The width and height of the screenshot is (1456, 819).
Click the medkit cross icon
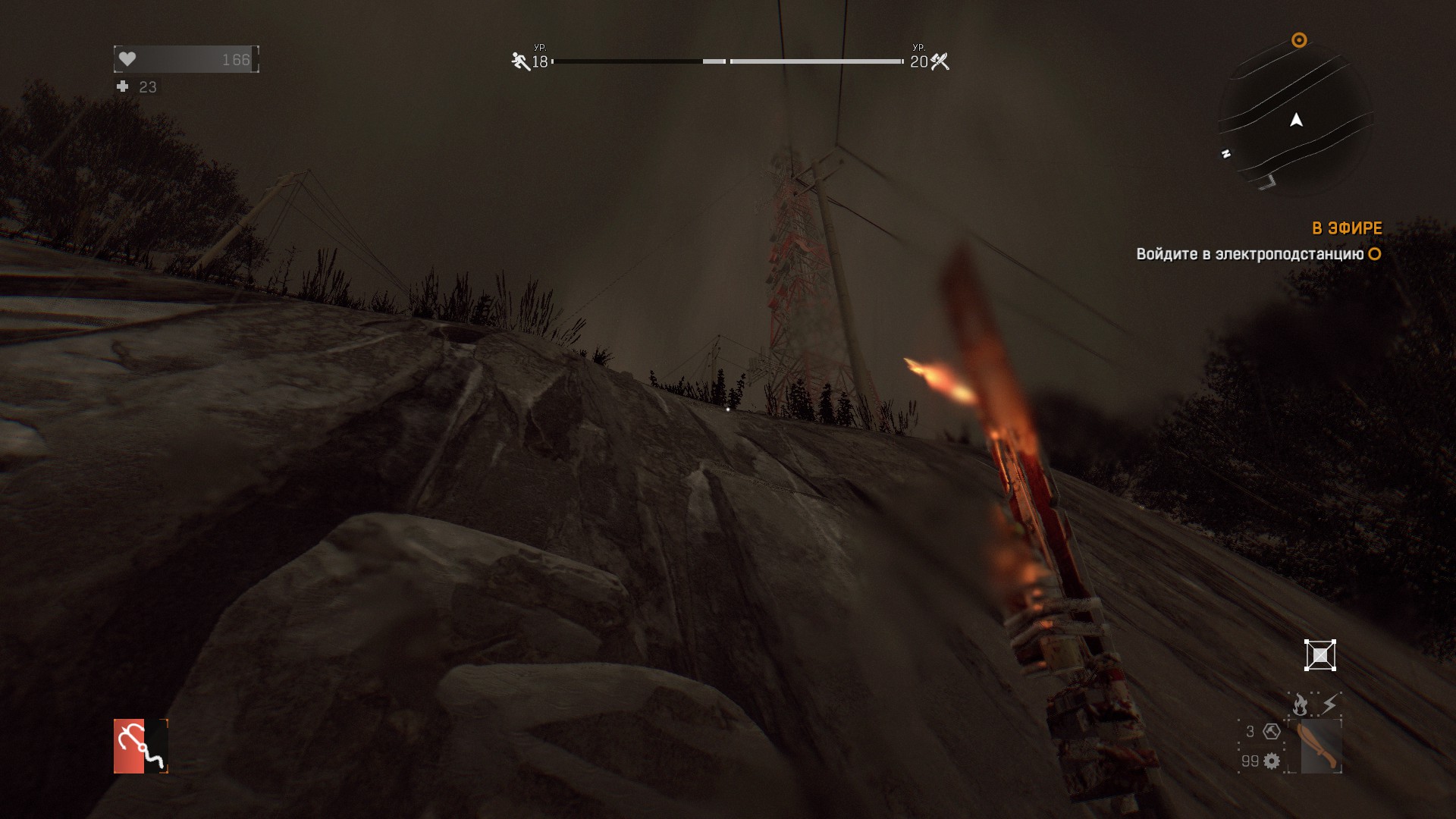pyautogui.click(x=123, y=86)
